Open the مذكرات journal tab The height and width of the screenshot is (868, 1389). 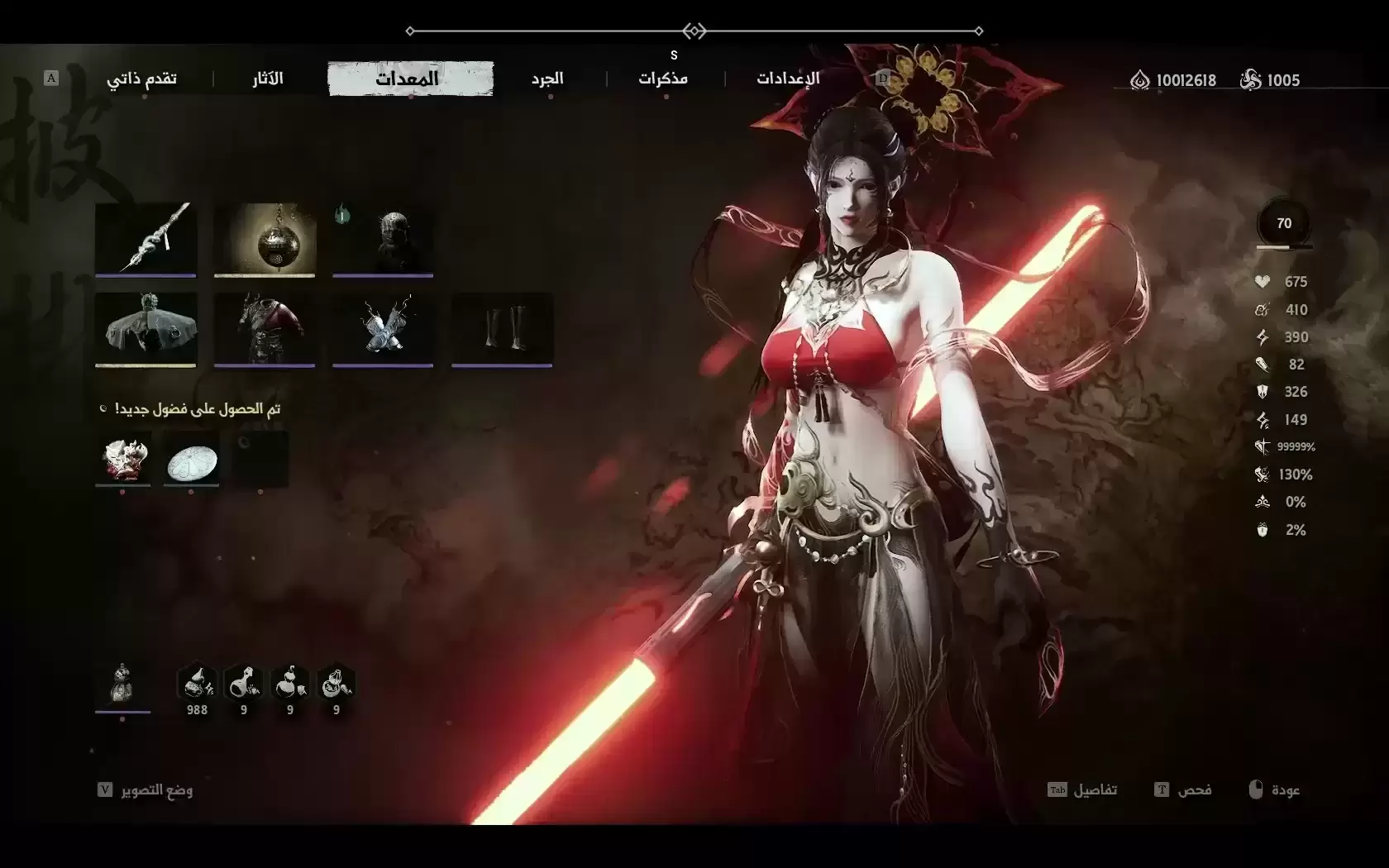(663, 79)
